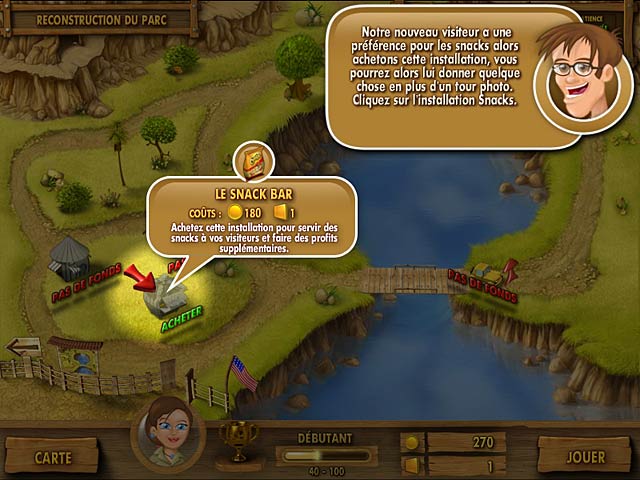
Task: Select the jeep installation across the bridge
Action: [x=487, y=270]
